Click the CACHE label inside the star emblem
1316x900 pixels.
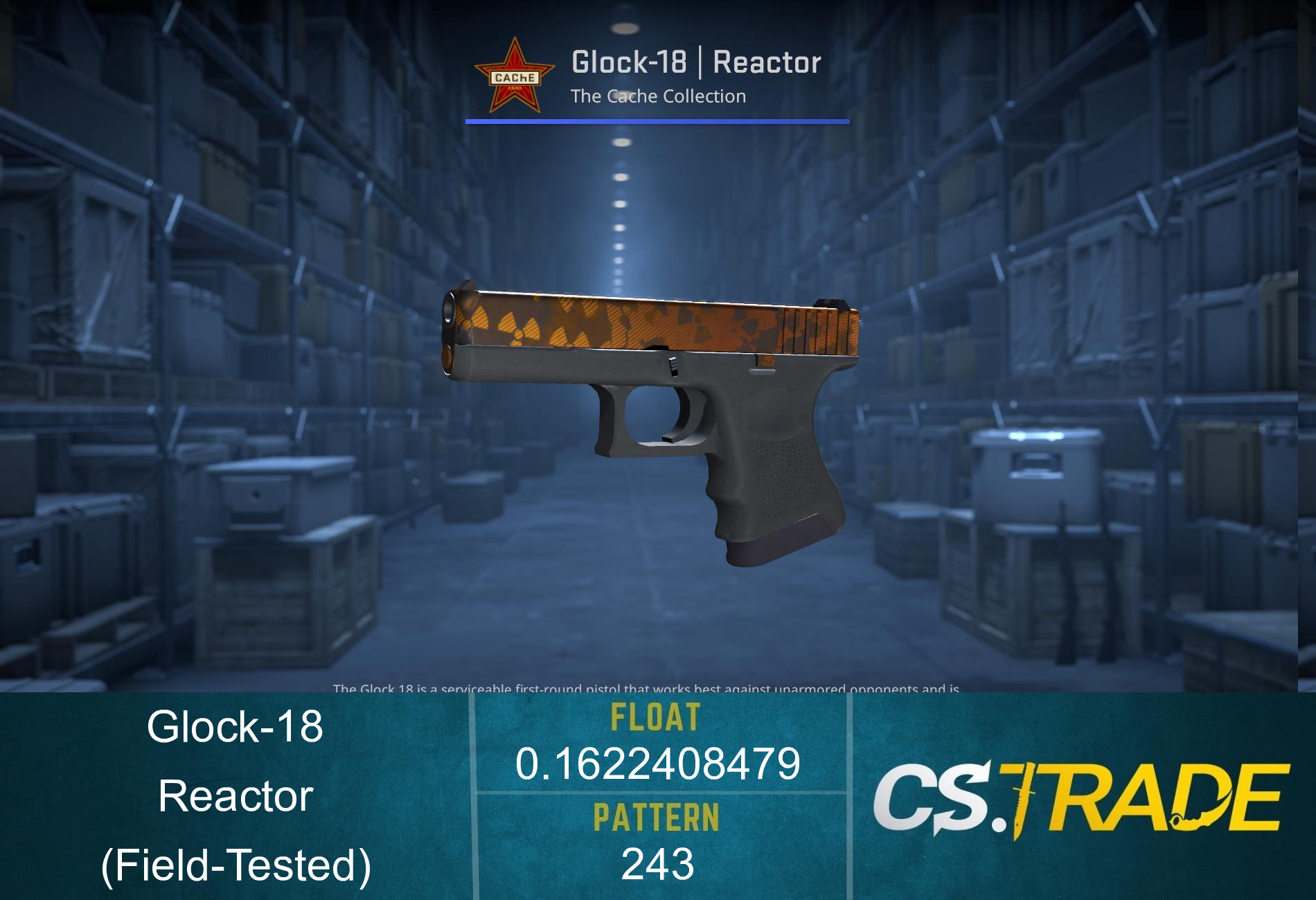515,78
